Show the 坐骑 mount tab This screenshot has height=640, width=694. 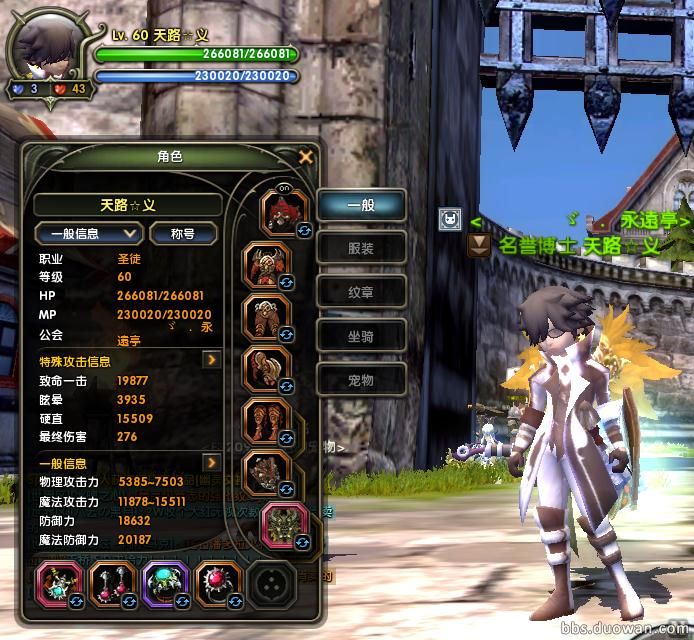click(361, 336)
